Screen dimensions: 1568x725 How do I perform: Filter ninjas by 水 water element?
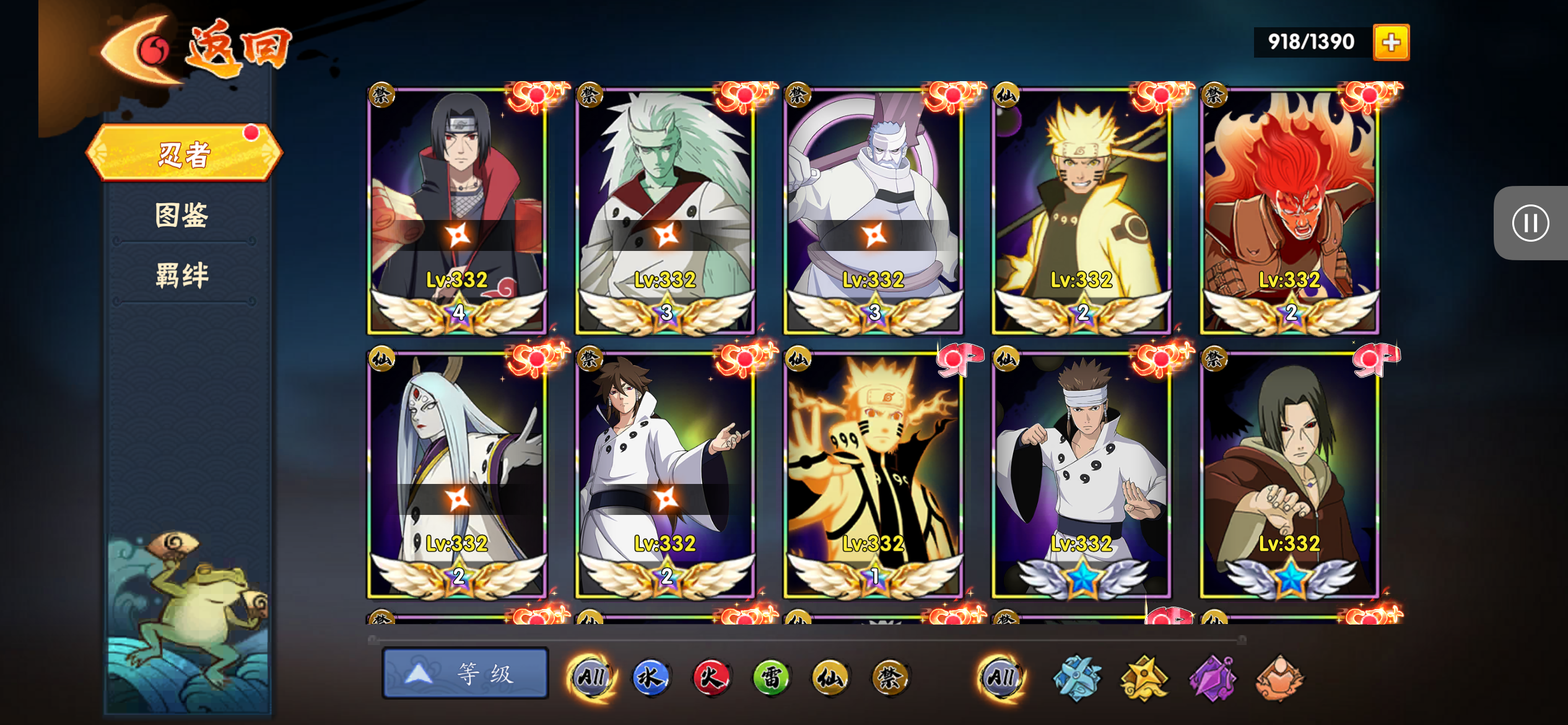point(650,677)
